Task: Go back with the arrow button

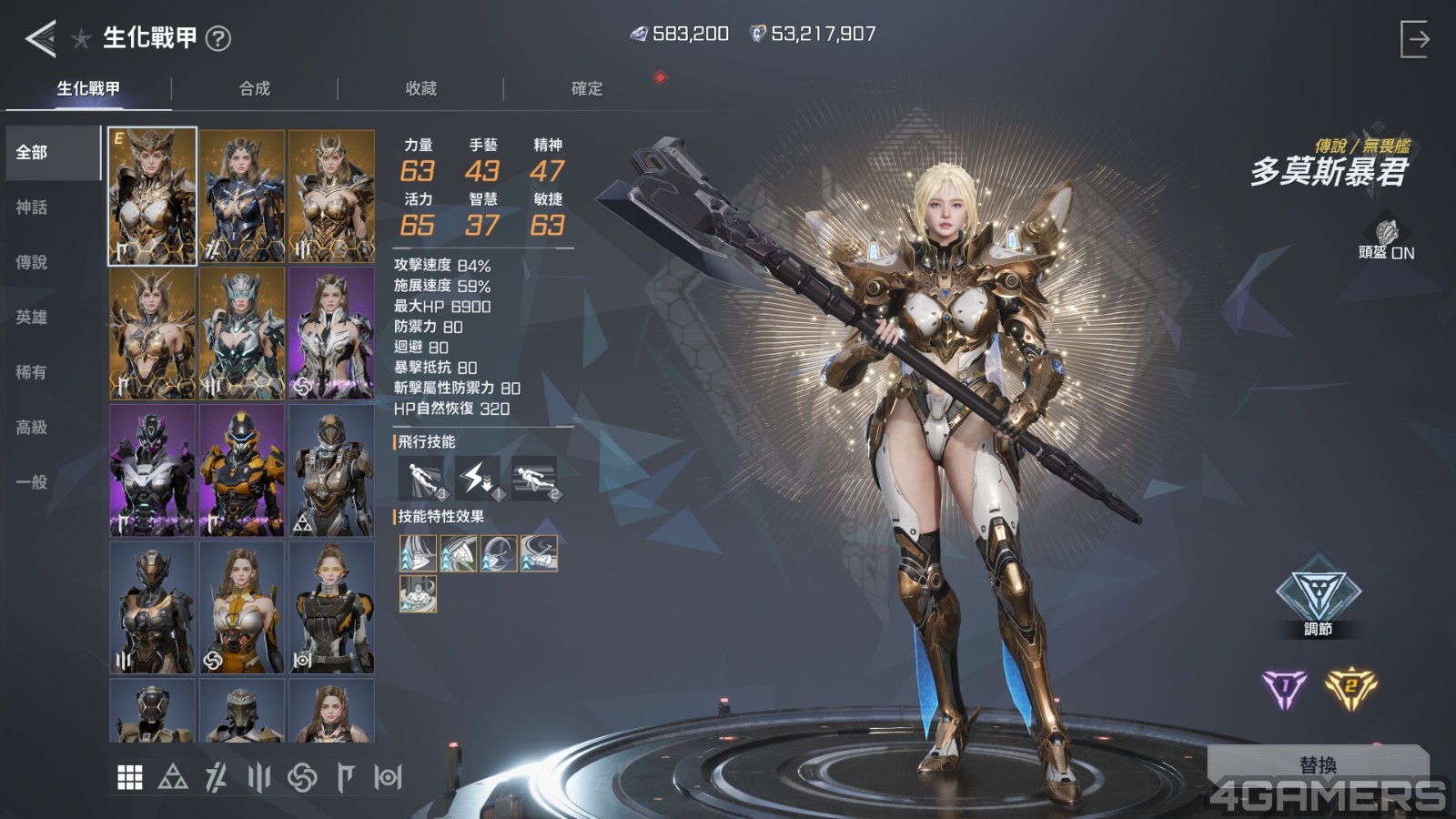Action: 41,38
